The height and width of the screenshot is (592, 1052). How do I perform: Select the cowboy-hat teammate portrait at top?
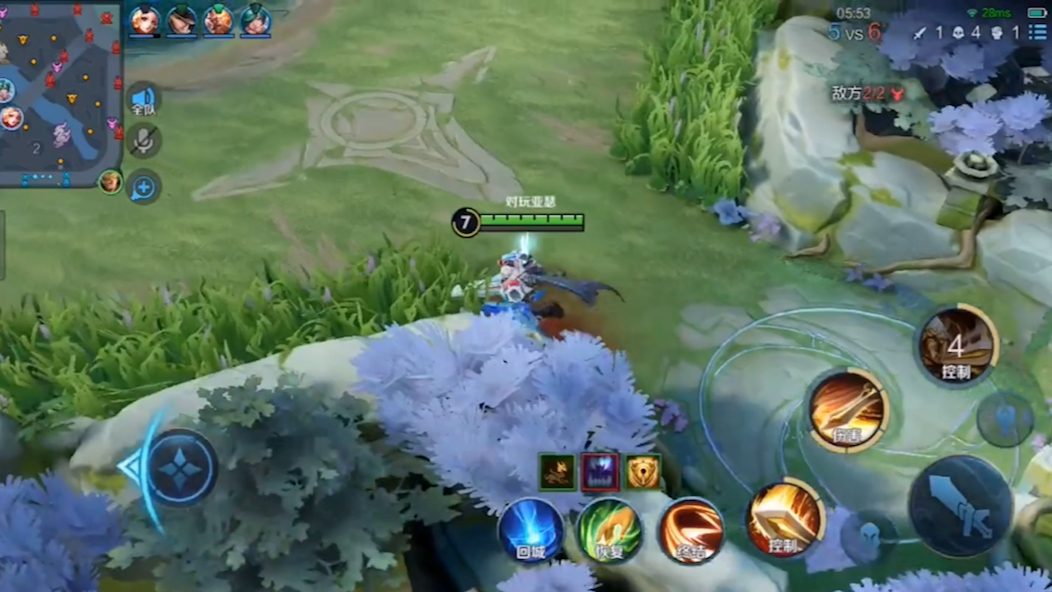coord(181,20)
